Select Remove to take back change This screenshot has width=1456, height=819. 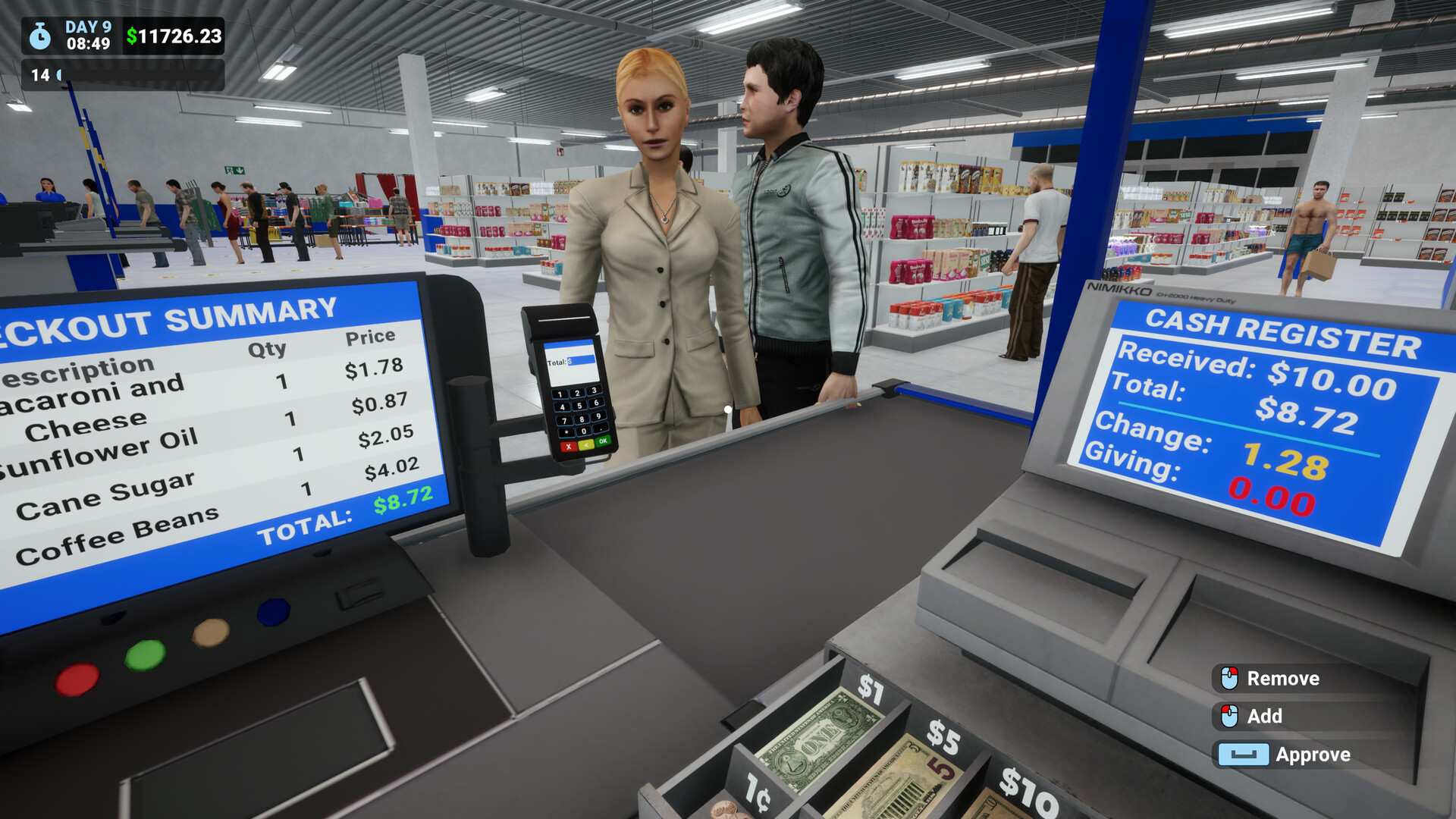[1283, 678]
